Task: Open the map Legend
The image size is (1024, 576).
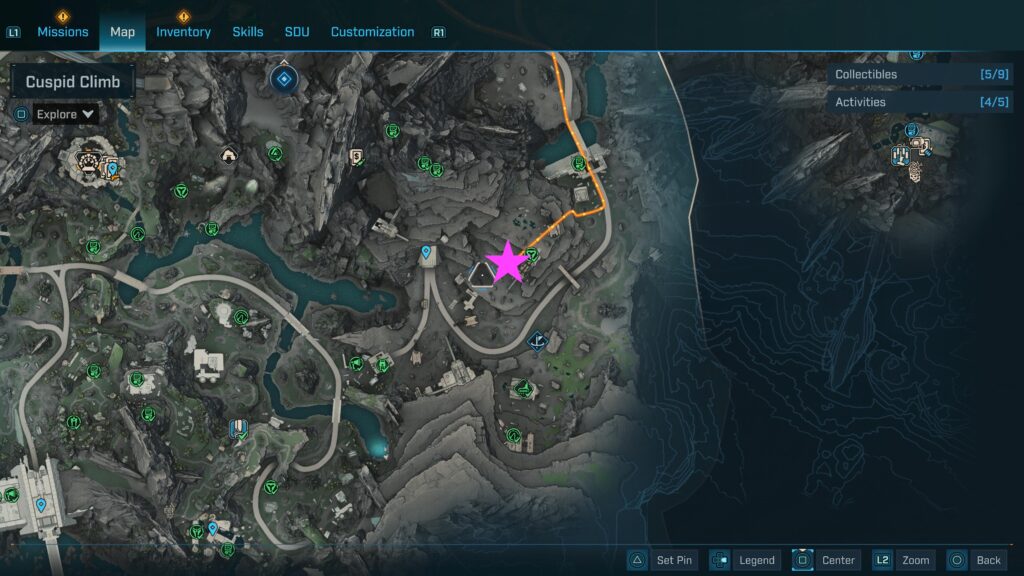Action: click(744, 560)
